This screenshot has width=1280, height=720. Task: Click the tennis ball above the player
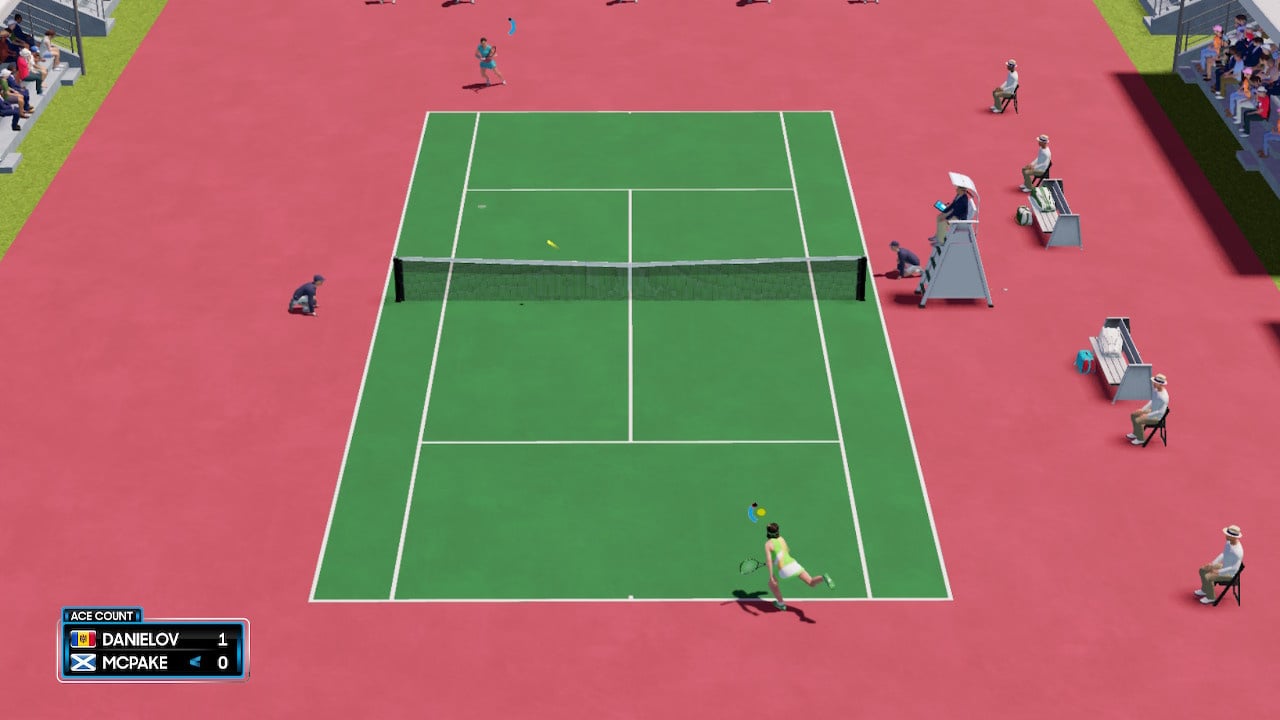coord(761,512)
